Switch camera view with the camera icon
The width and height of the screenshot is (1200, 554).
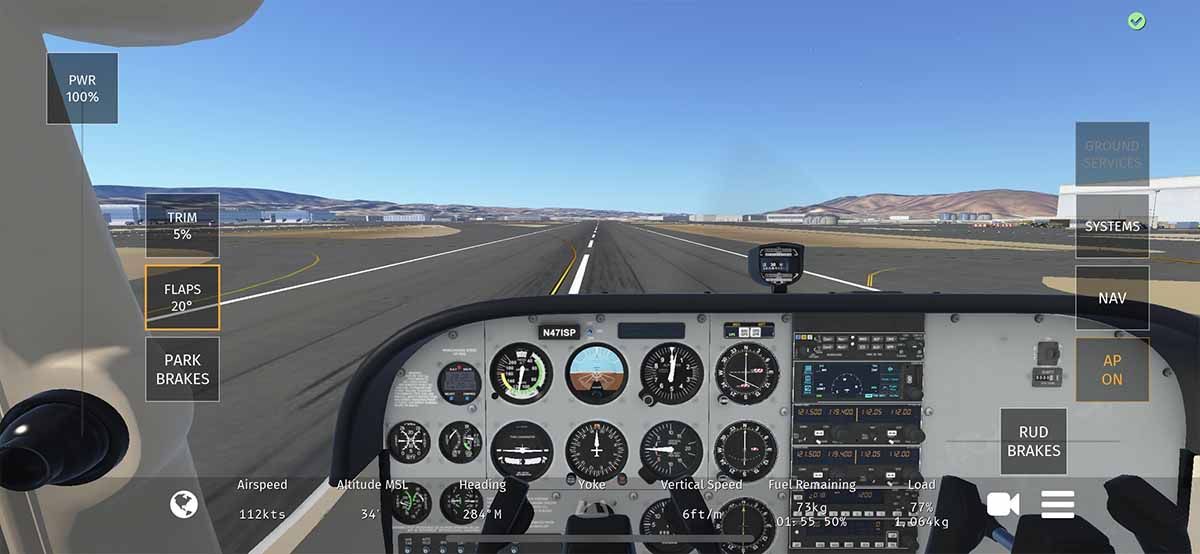[x=1002, y=505]
